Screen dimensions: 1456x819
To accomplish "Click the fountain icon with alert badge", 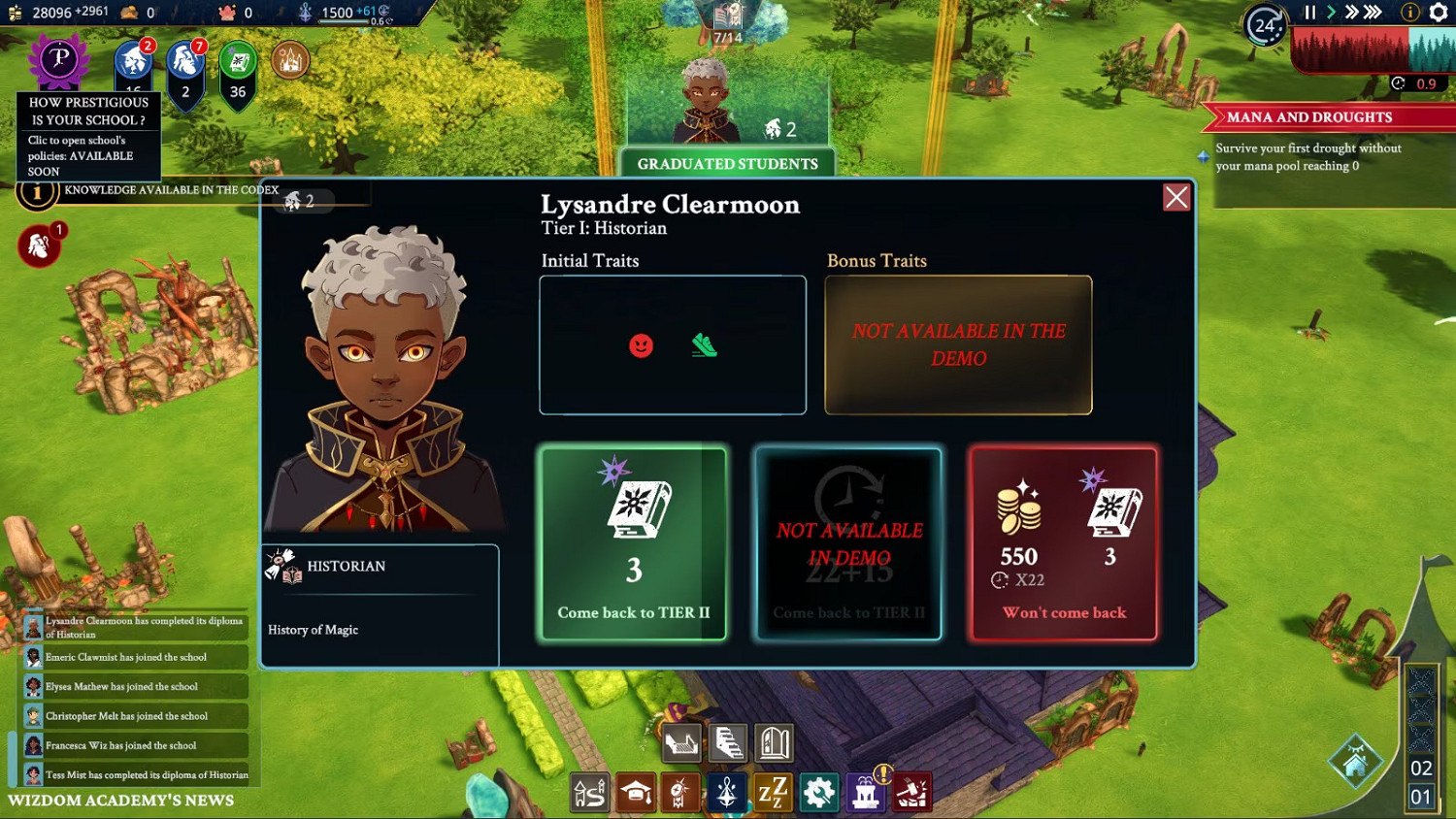I will (864, 792).
